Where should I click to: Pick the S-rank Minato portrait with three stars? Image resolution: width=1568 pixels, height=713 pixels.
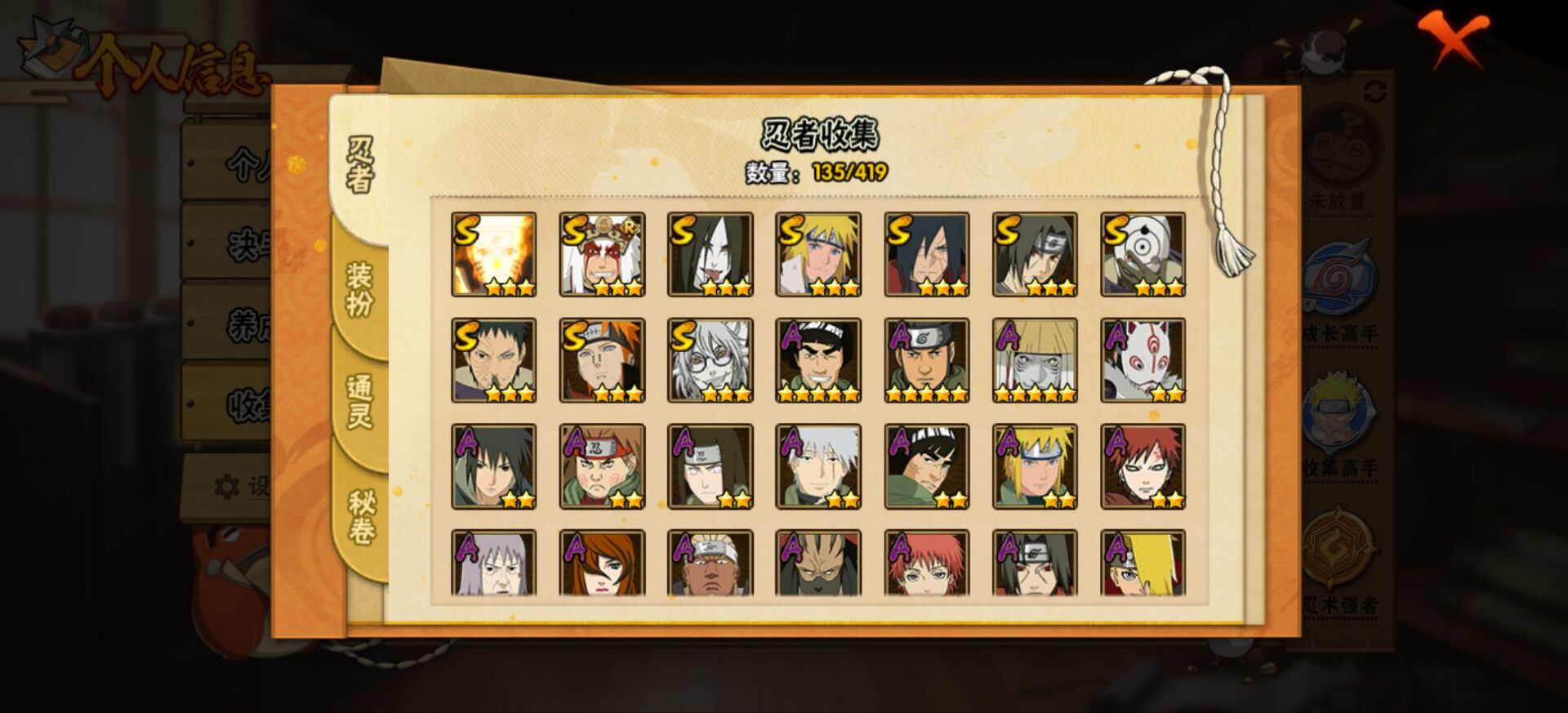(818, 254)
